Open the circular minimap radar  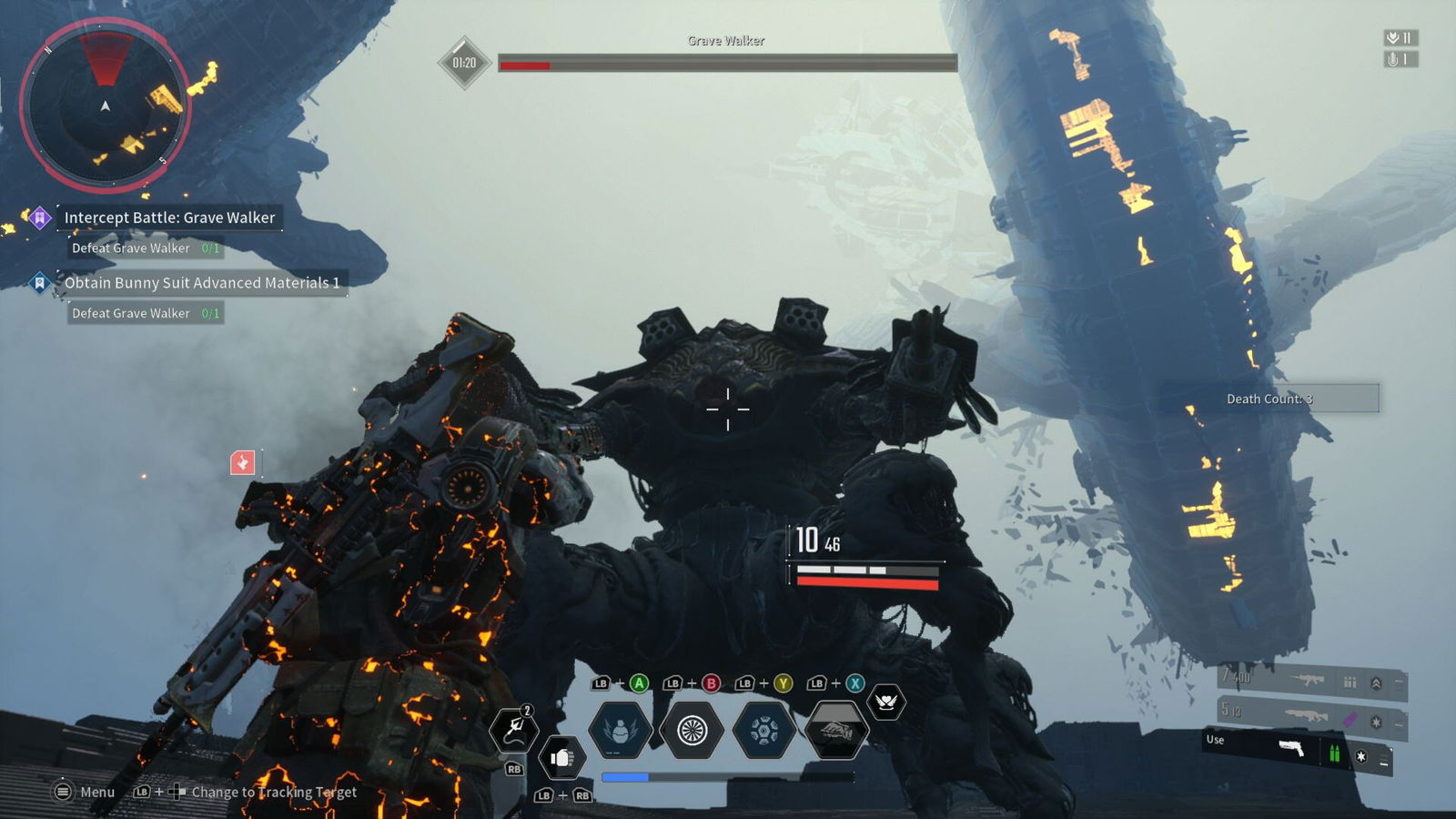pyautogui.click(x=106, y=106)
